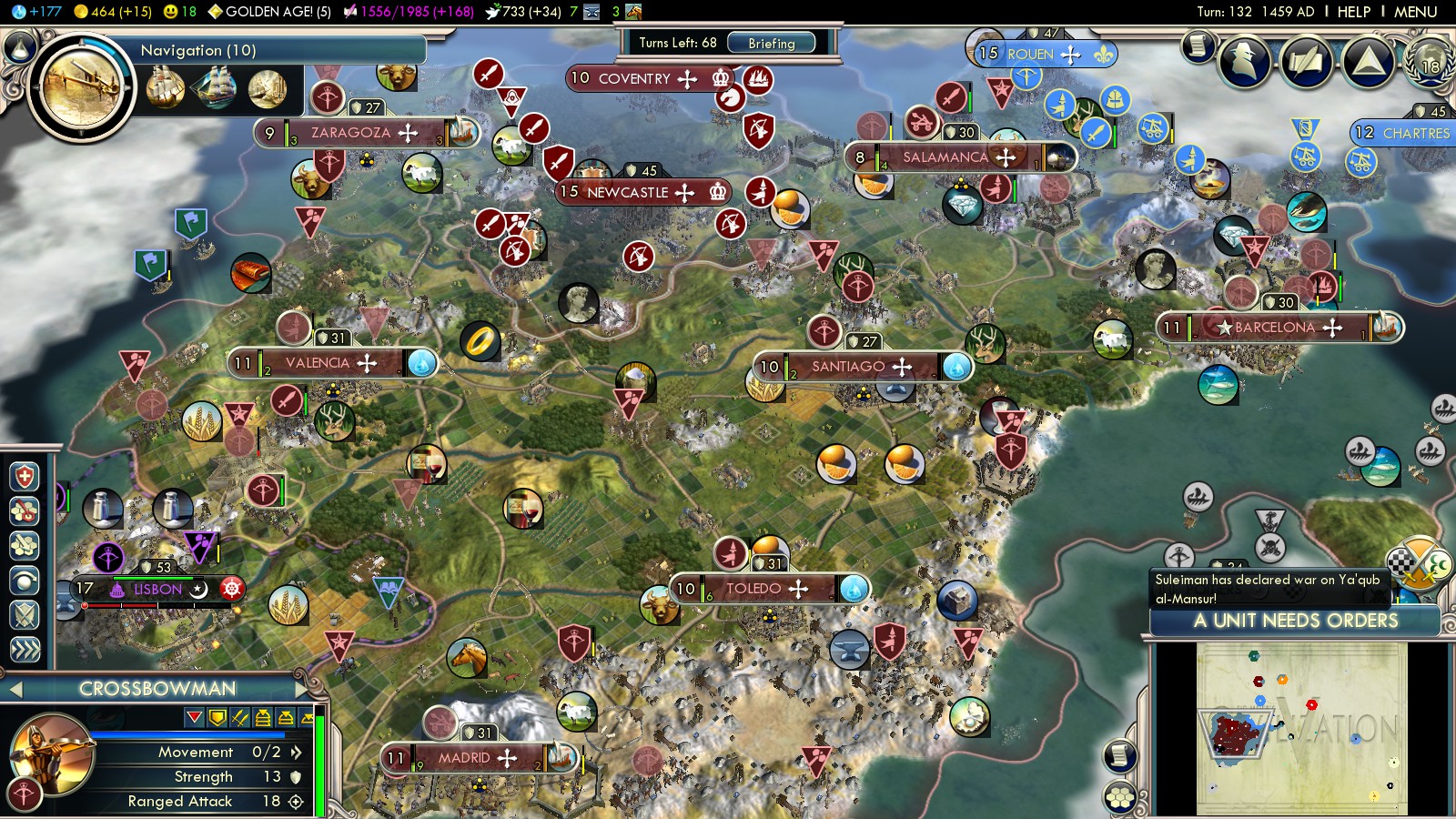Open social policies scroll-and-quill button
Screen dimensions: 1456x819
[1306, 62]
